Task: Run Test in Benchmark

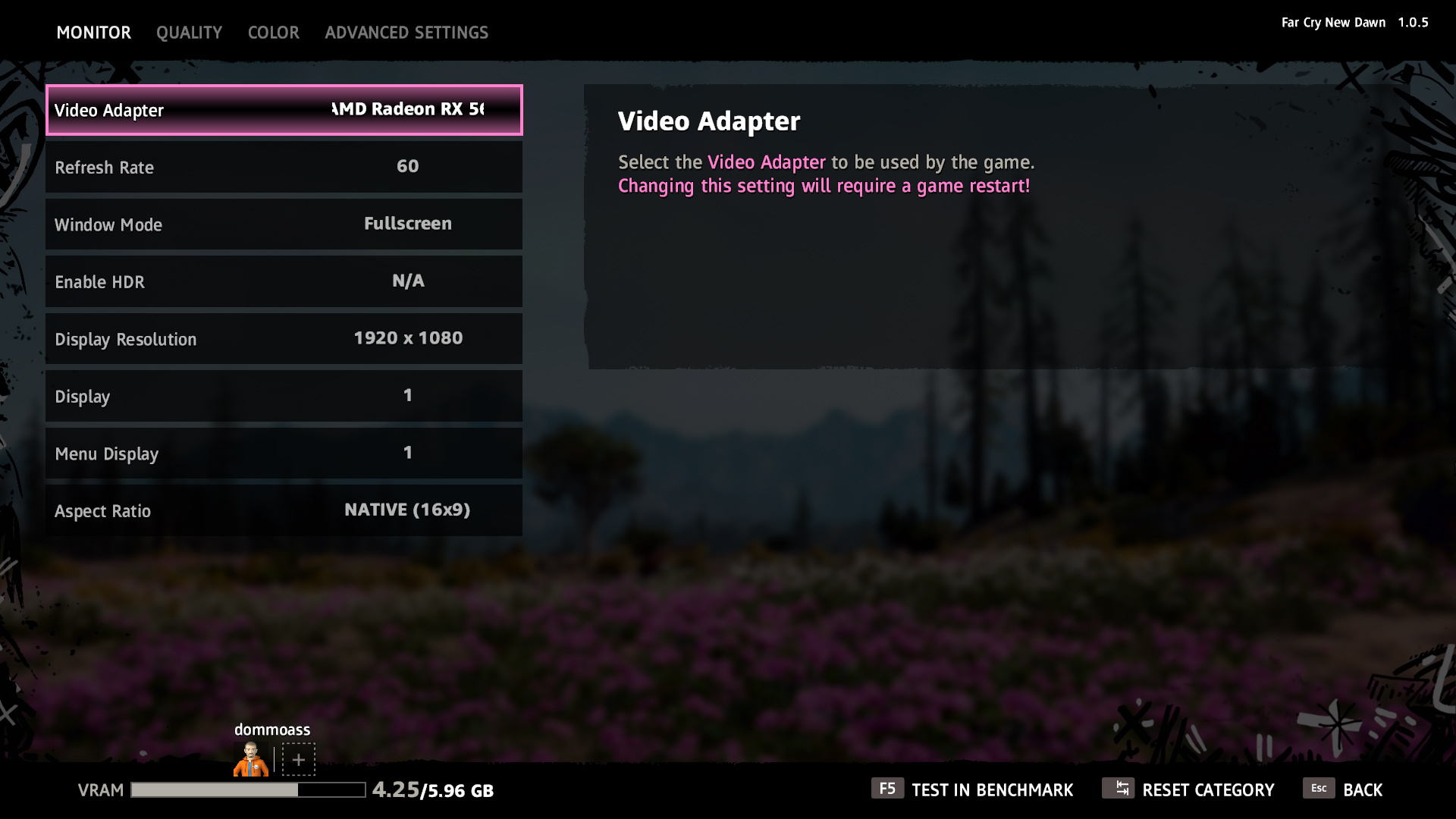Action: [972, 789]
